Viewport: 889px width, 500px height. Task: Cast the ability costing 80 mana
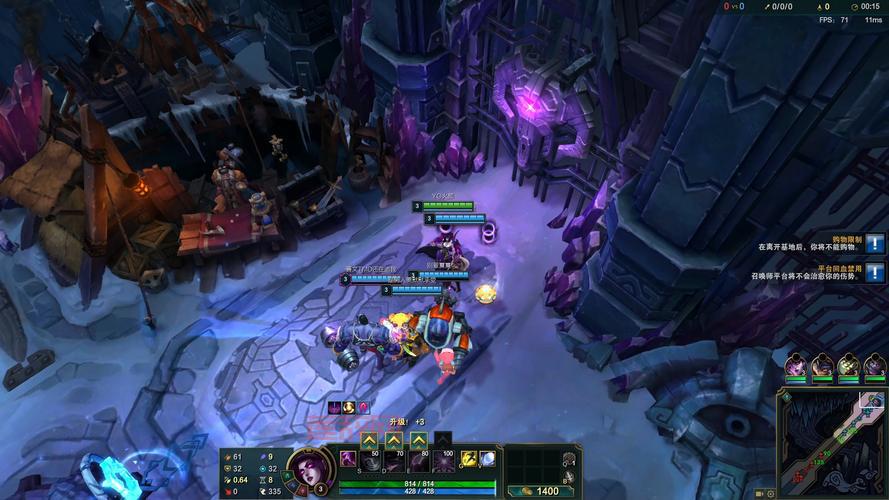click(418, 460)
